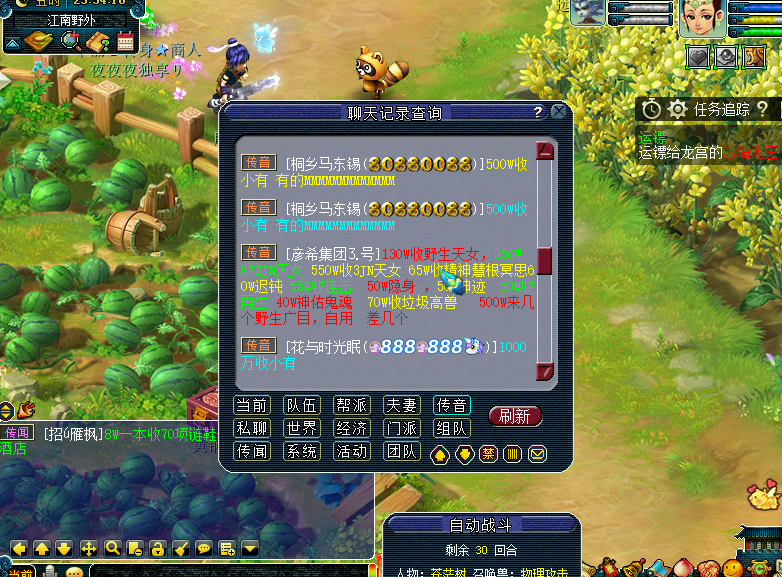This screenshot has width=782, height=577.
Task: Click the 禁 block icon button
Action: click(489, 454)
